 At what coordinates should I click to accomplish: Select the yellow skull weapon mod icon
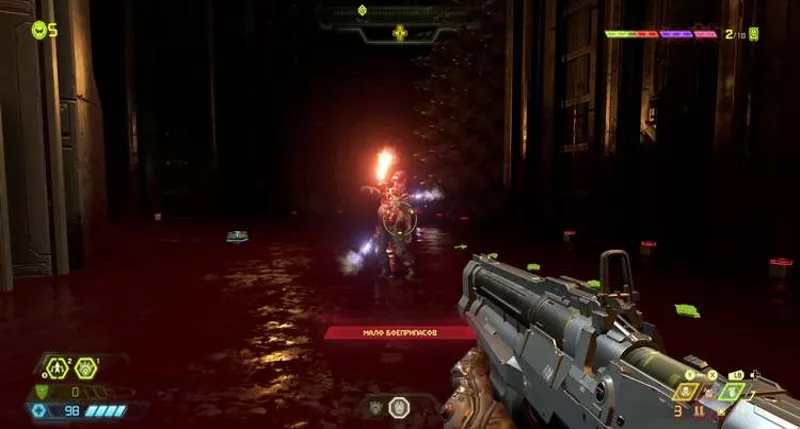tap(686, 391)
